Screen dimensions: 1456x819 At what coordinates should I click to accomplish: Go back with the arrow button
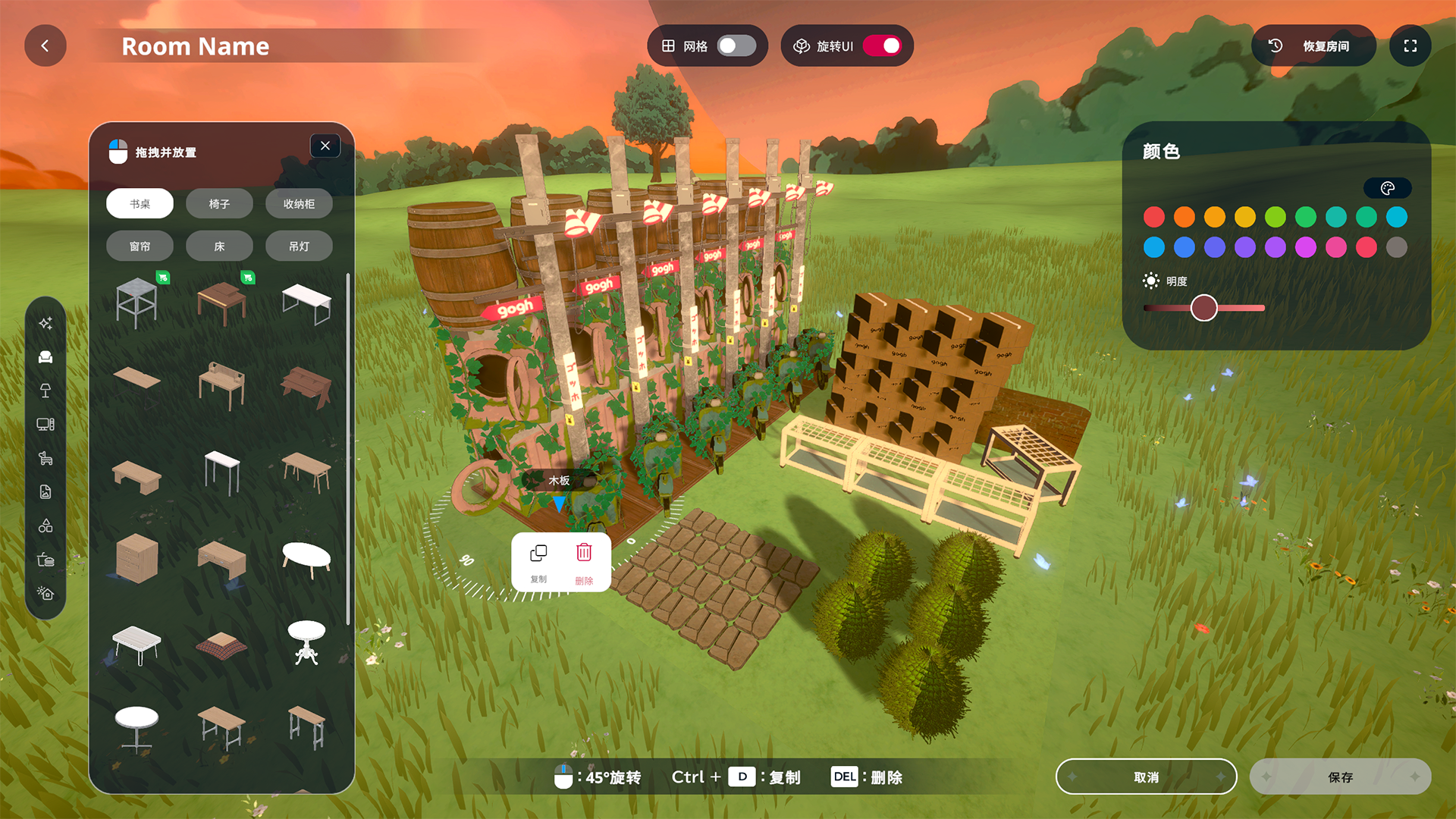[x=45, y=46]
